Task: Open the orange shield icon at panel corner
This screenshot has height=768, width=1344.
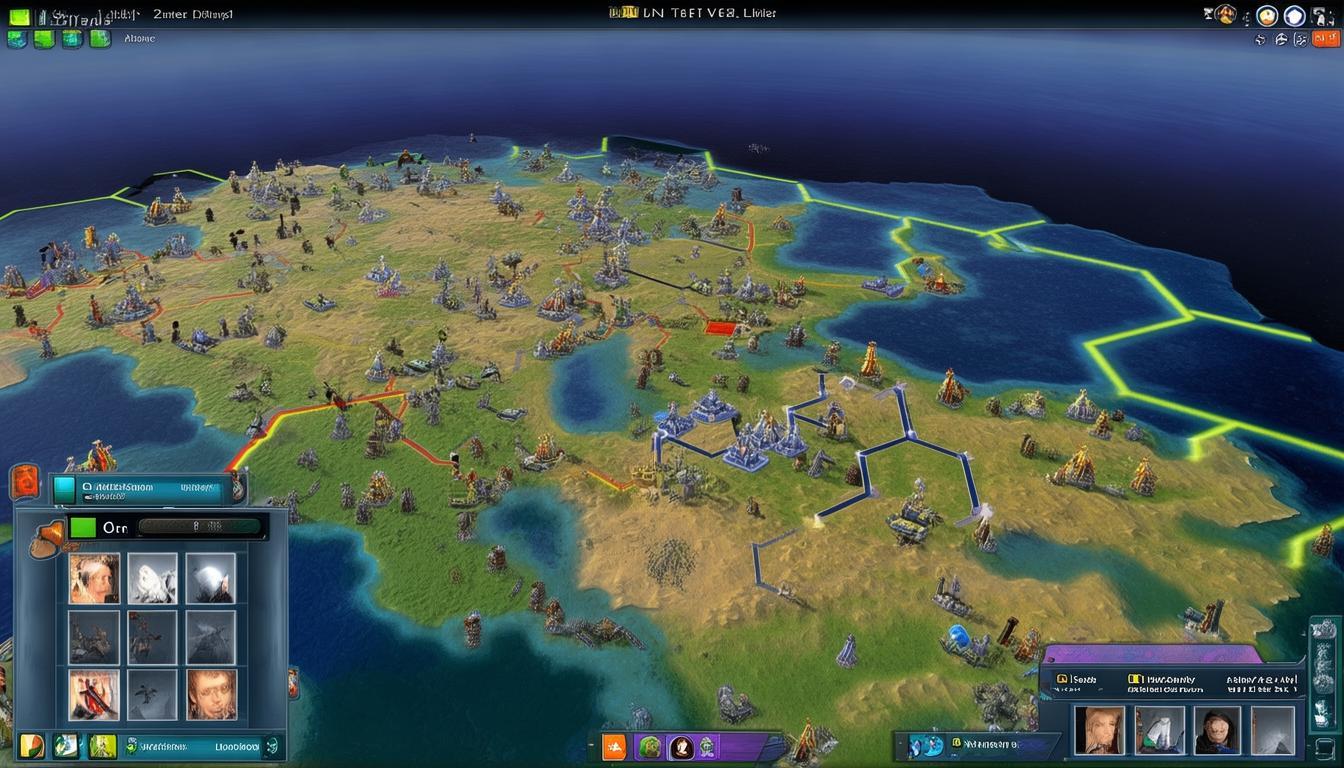Action: pyautogui.click(x=24, y=482)
